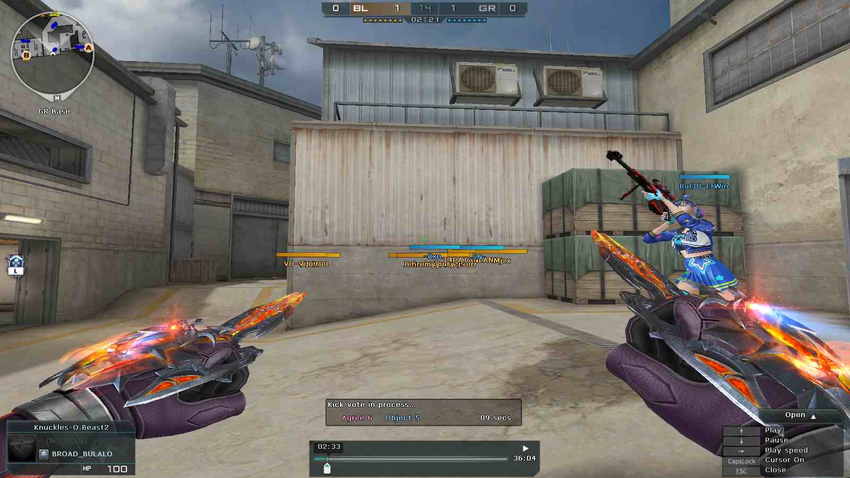Viewport: 850px width, 478px height.
Task: Start replay with the play arrow button
Action: [525, 448]
